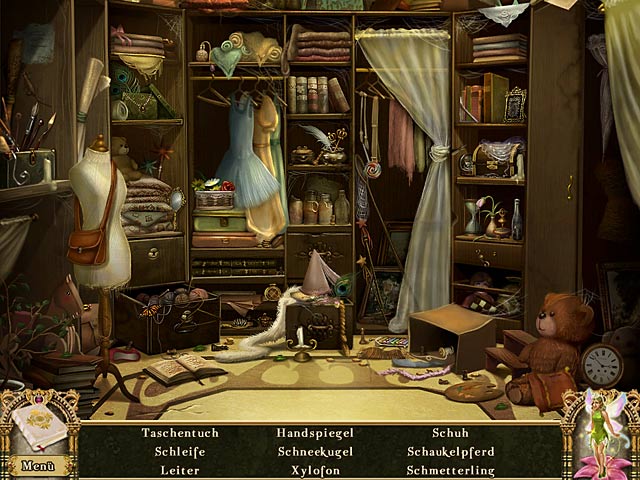This screenshot has width=640, height=480.
Task: Open the journal book icon
Action: [40, 426]
